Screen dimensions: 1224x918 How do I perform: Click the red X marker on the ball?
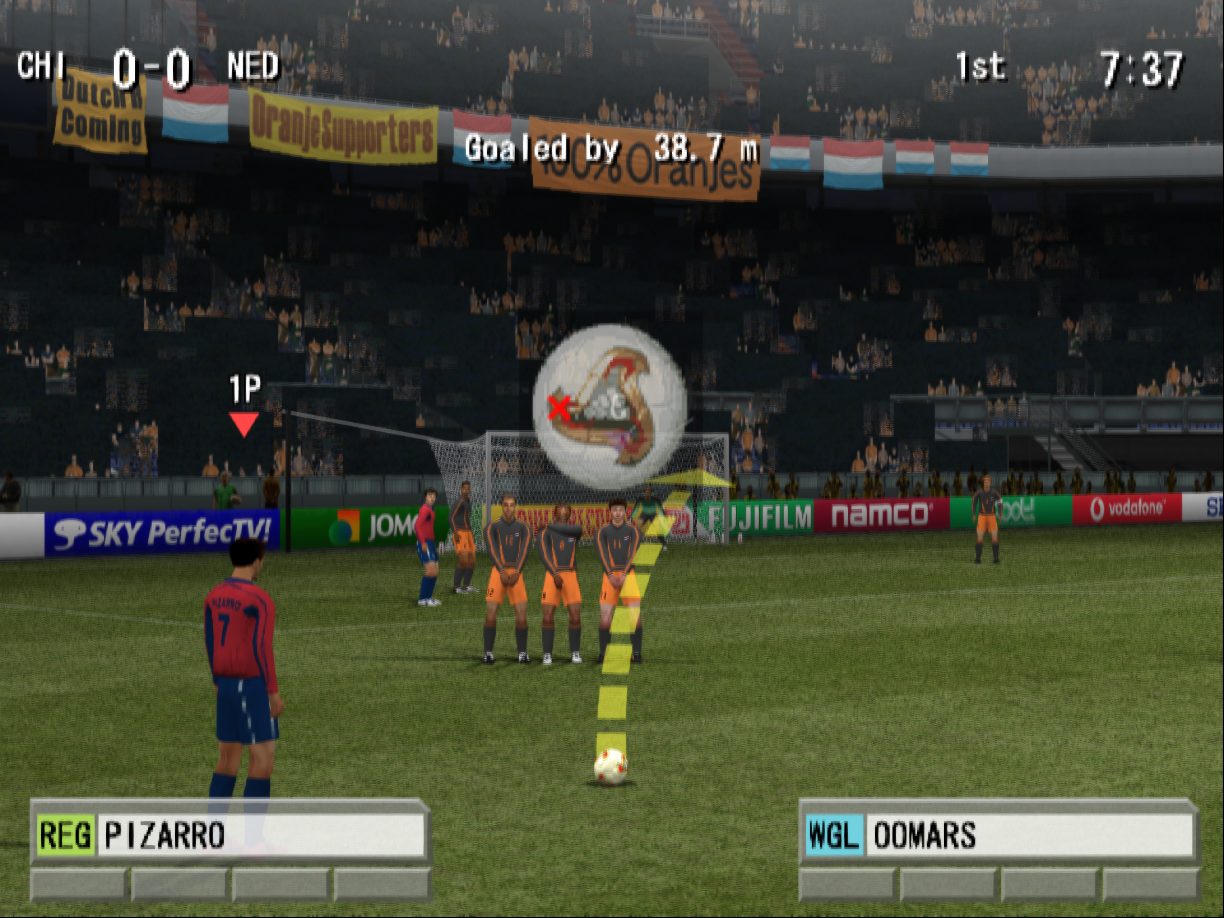[559, 407]
